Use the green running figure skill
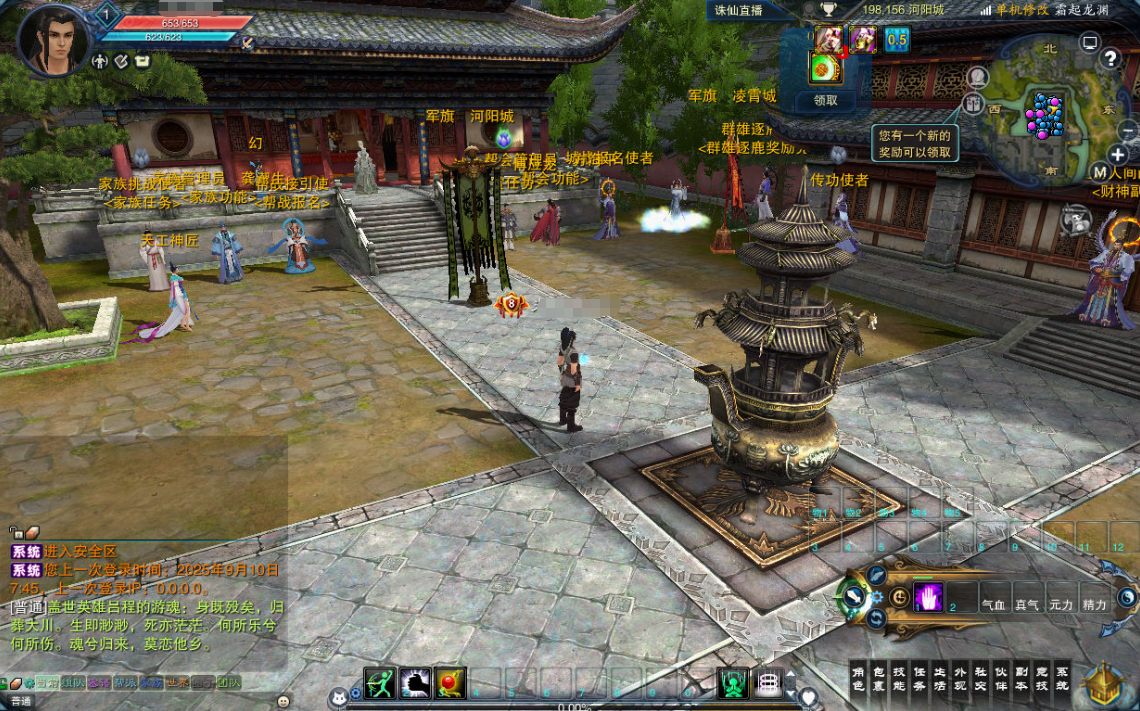Viewport: 1140px width, 711px height. (x=380, y=683)
